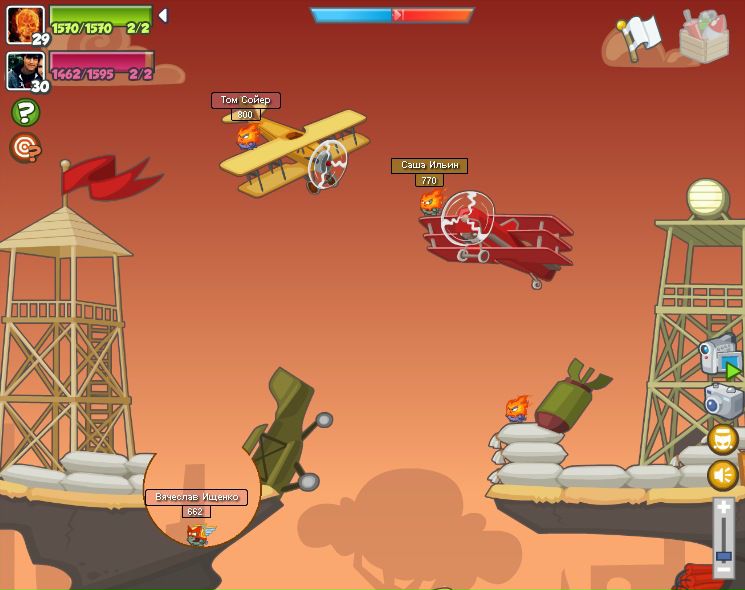Take a screenshot with the photo camera icon
Screen dimensions: 745x590
tap(723, 401)
